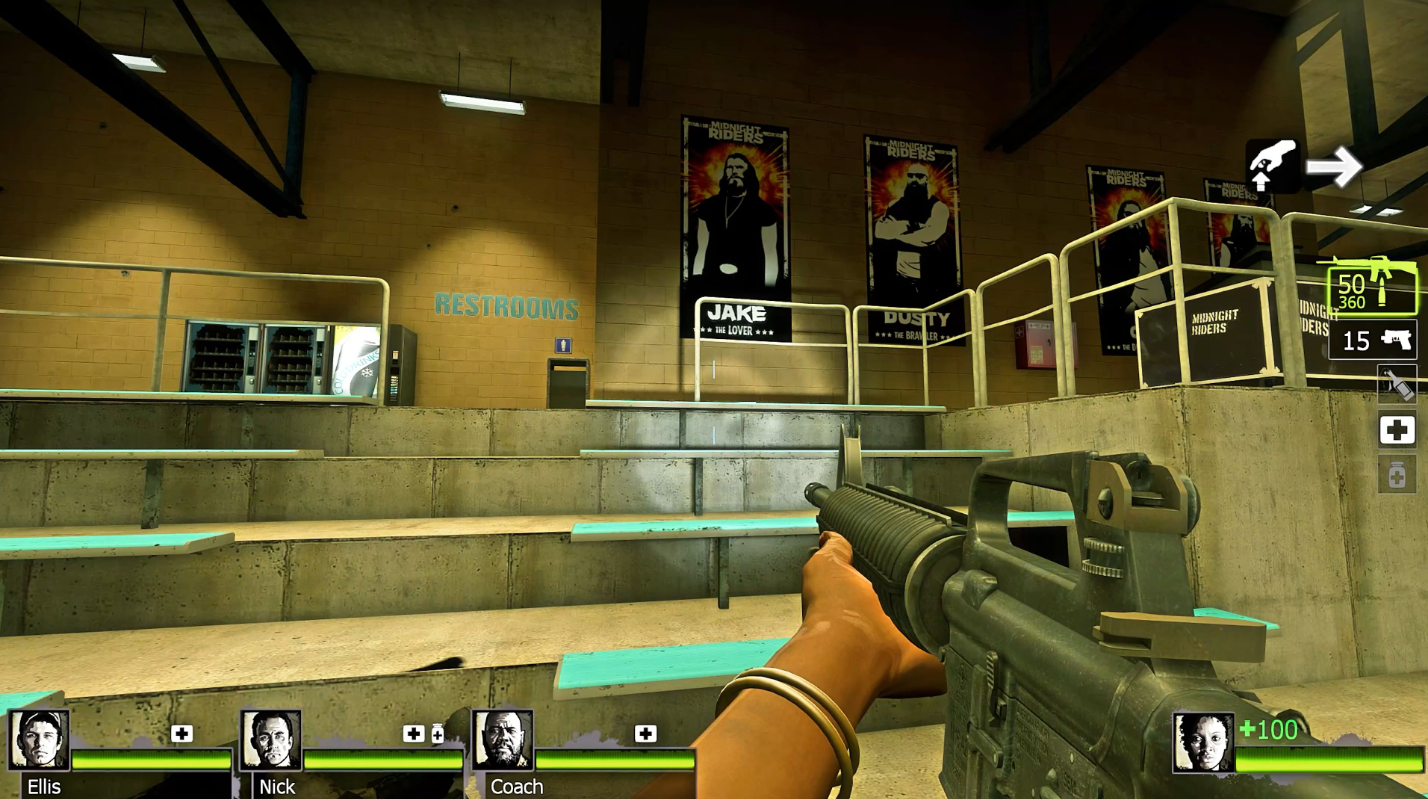Switch to the pistol slot
Viewport: 1428px width, 799px height.
point(1372,340)
